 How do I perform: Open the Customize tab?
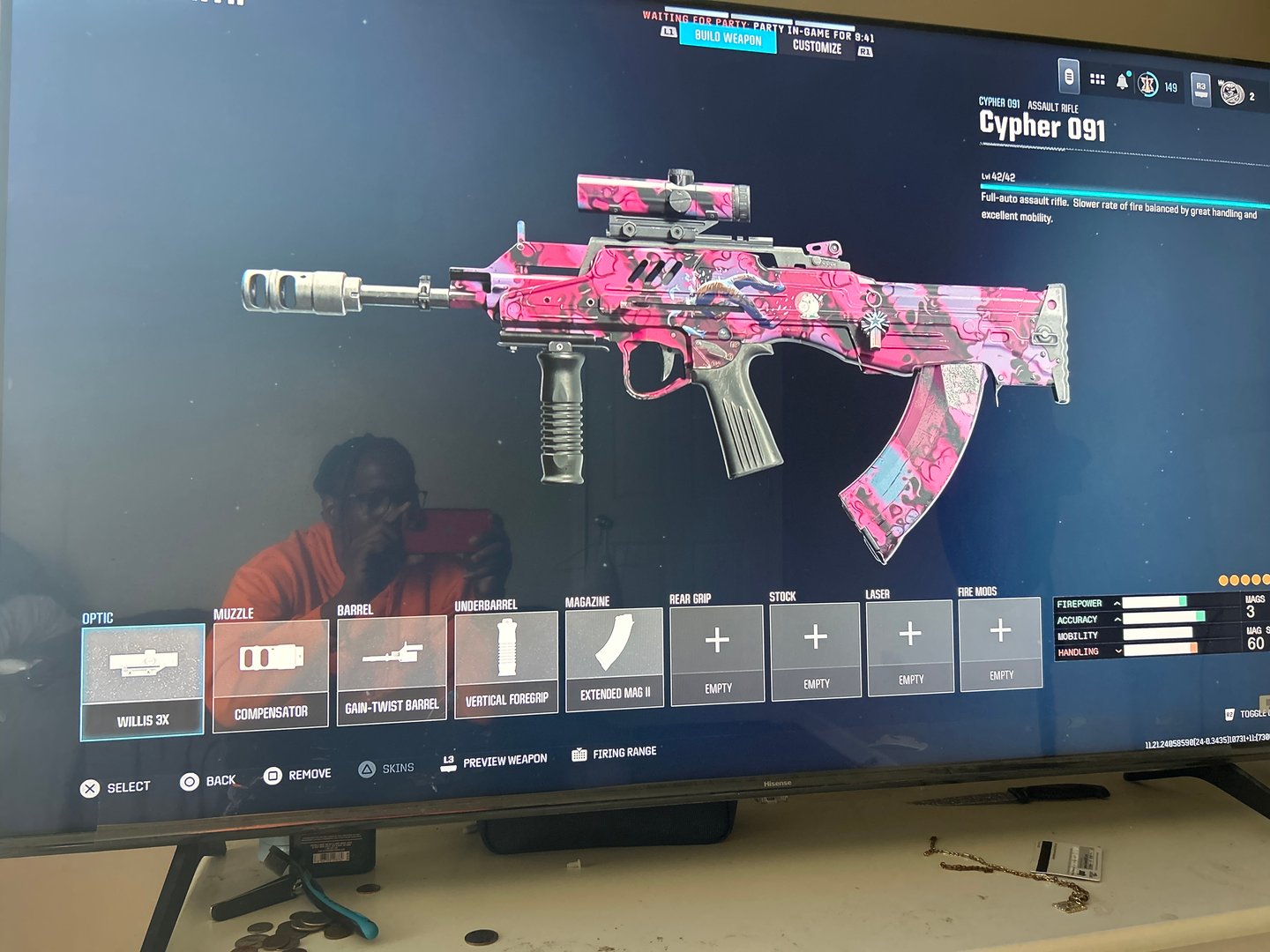pos(817,47)
